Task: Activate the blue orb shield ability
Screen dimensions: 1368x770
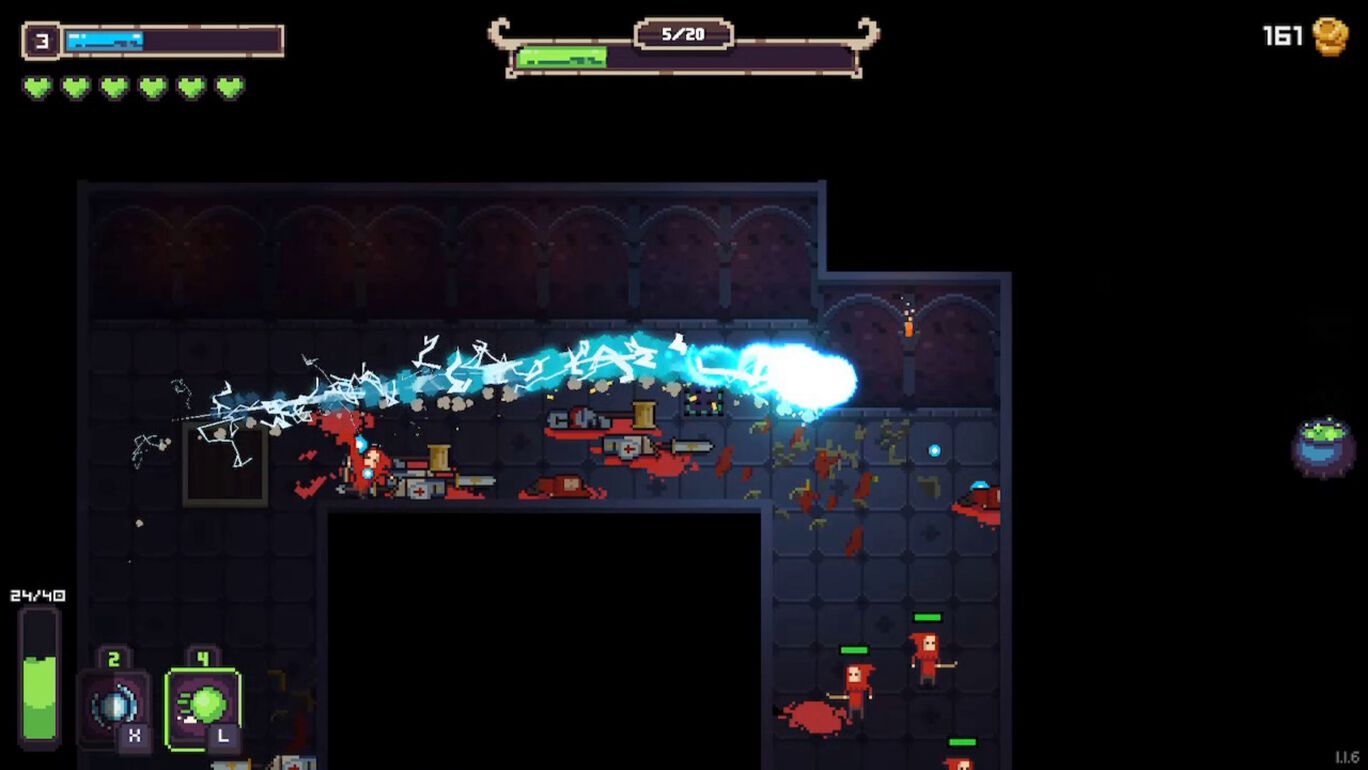Action: click(113, 706)
